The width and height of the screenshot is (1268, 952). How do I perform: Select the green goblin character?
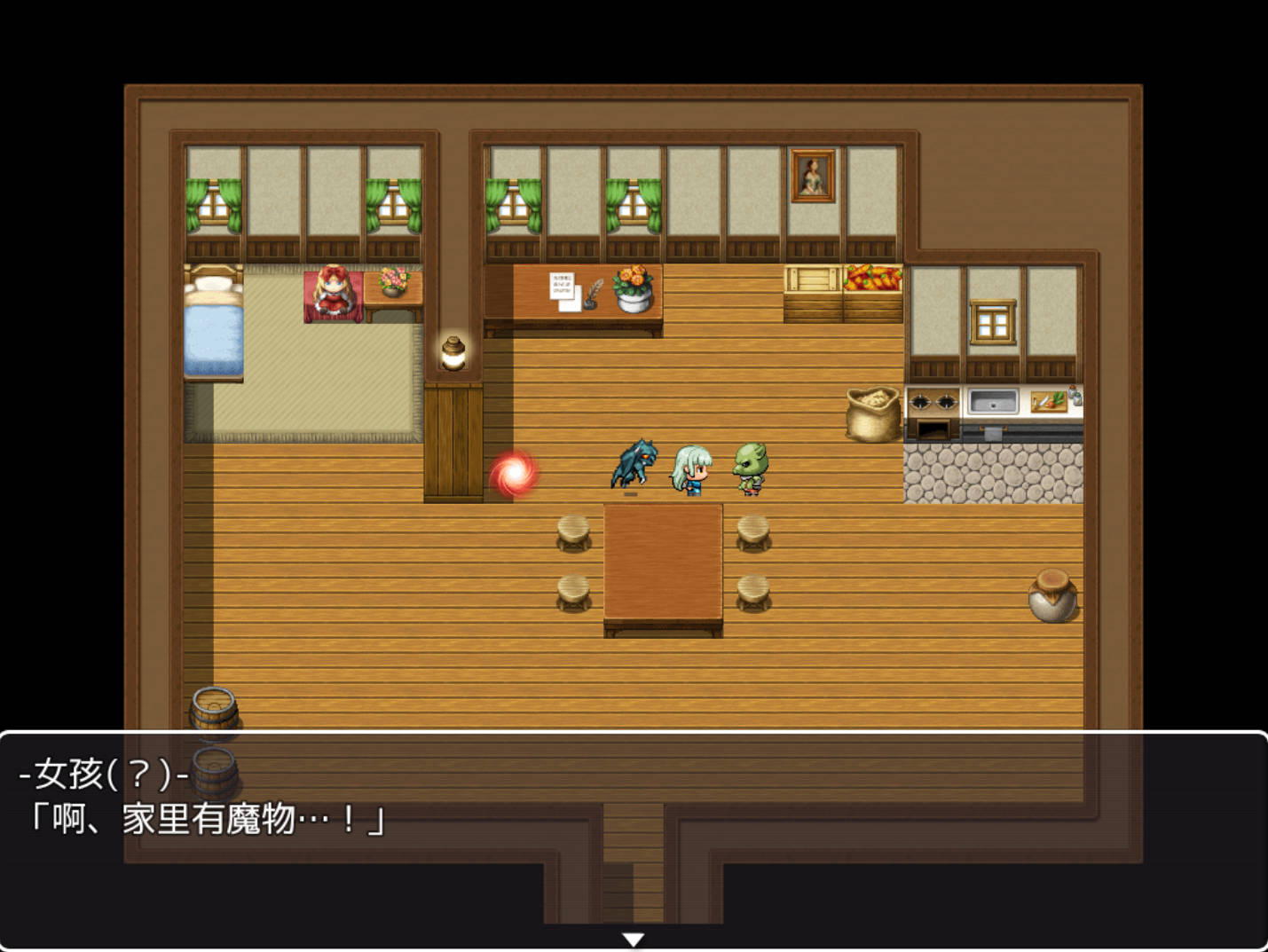[x=749, y=468]
